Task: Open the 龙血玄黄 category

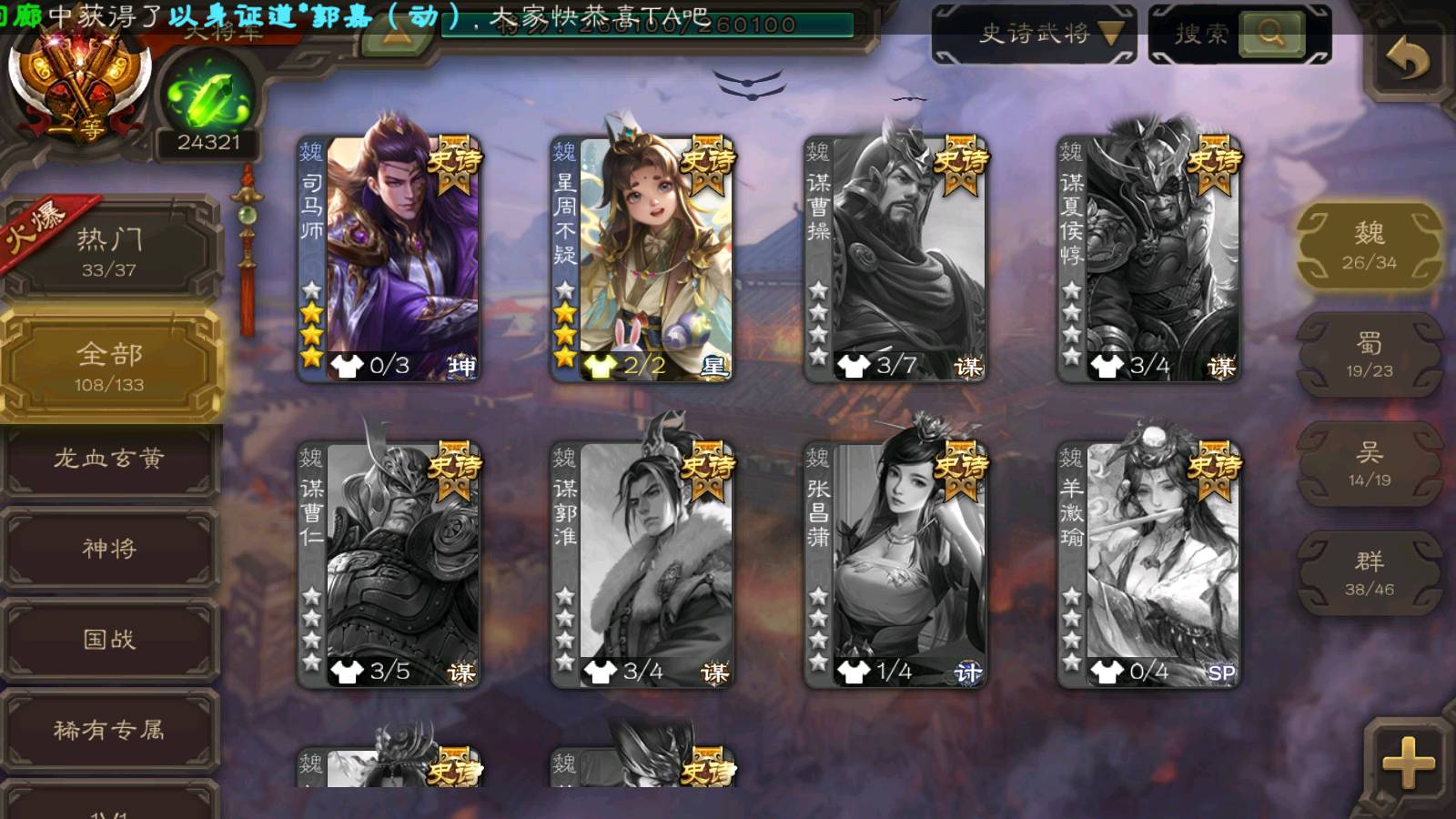Action: point(109,459)
